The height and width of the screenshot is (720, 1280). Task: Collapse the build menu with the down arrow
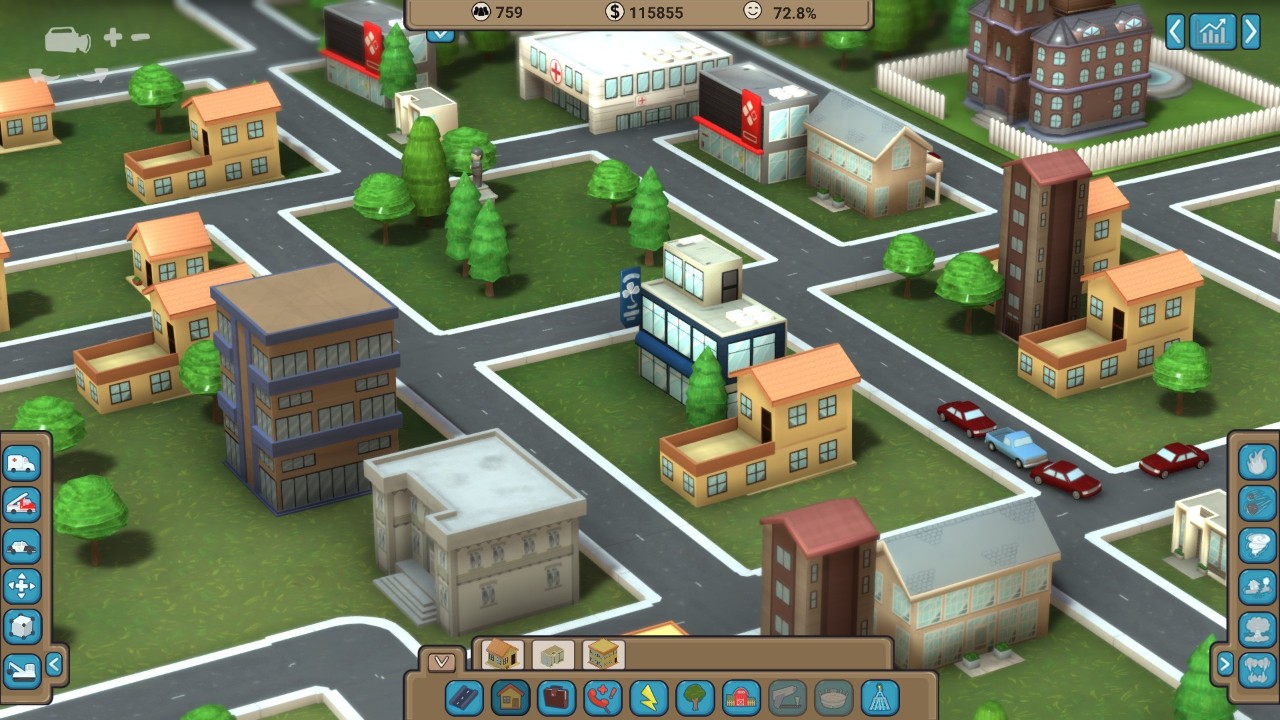coord(441,662)
